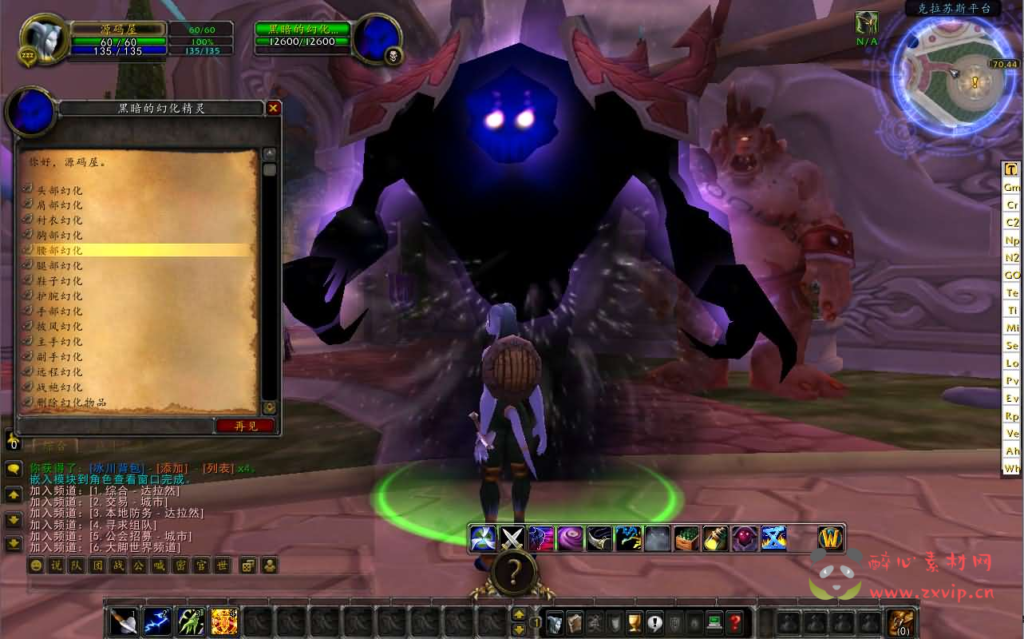Image resolution: width=1024 pixels, height=639 pixels.
Task: Click the large question mark button
Action: click(513, 573)
